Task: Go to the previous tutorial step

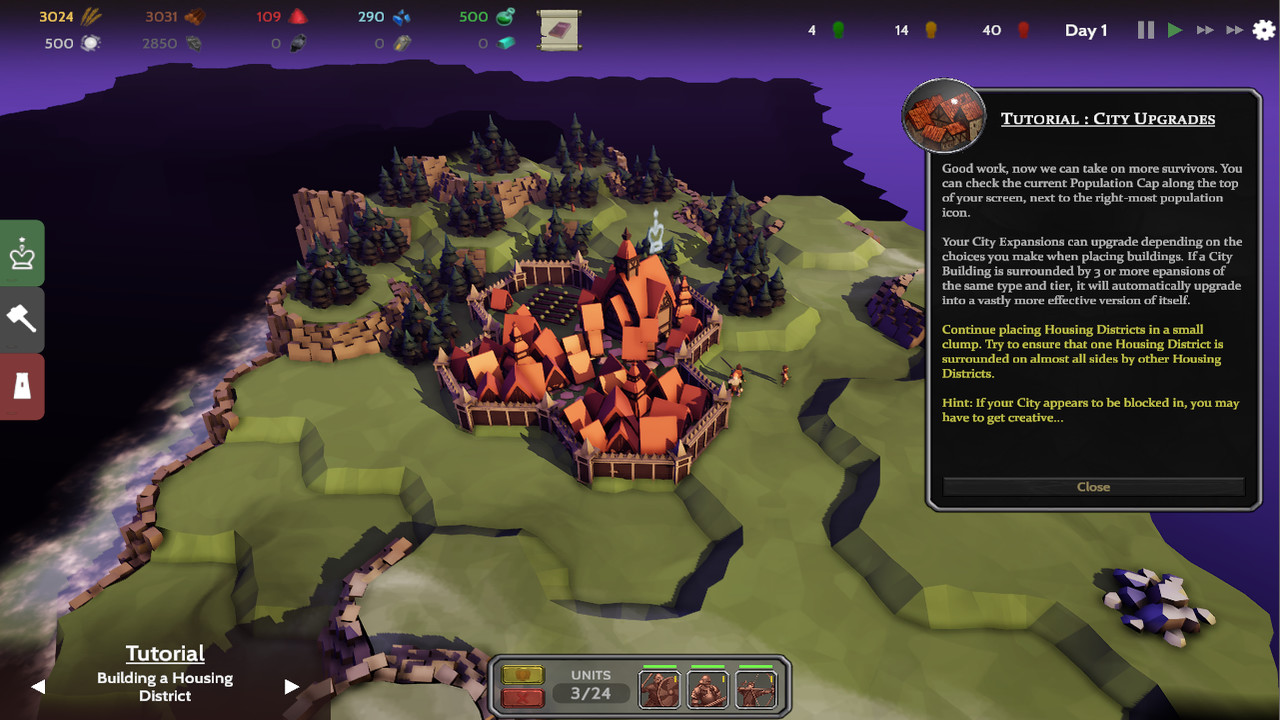Action: (38, 686)
